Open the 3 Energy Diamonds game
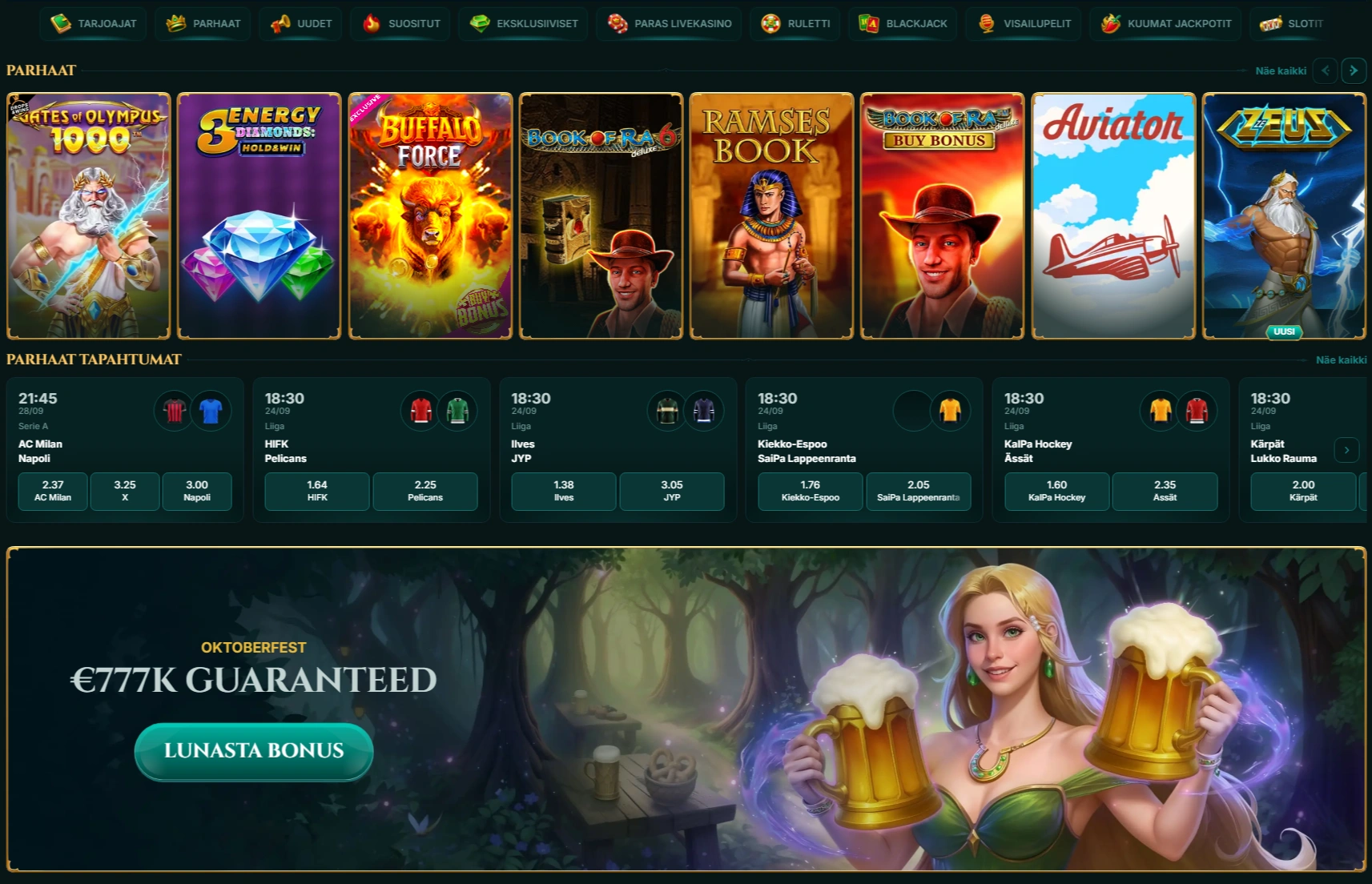The height and width of the screenshot is (884, 1372). tap(260, 215)
